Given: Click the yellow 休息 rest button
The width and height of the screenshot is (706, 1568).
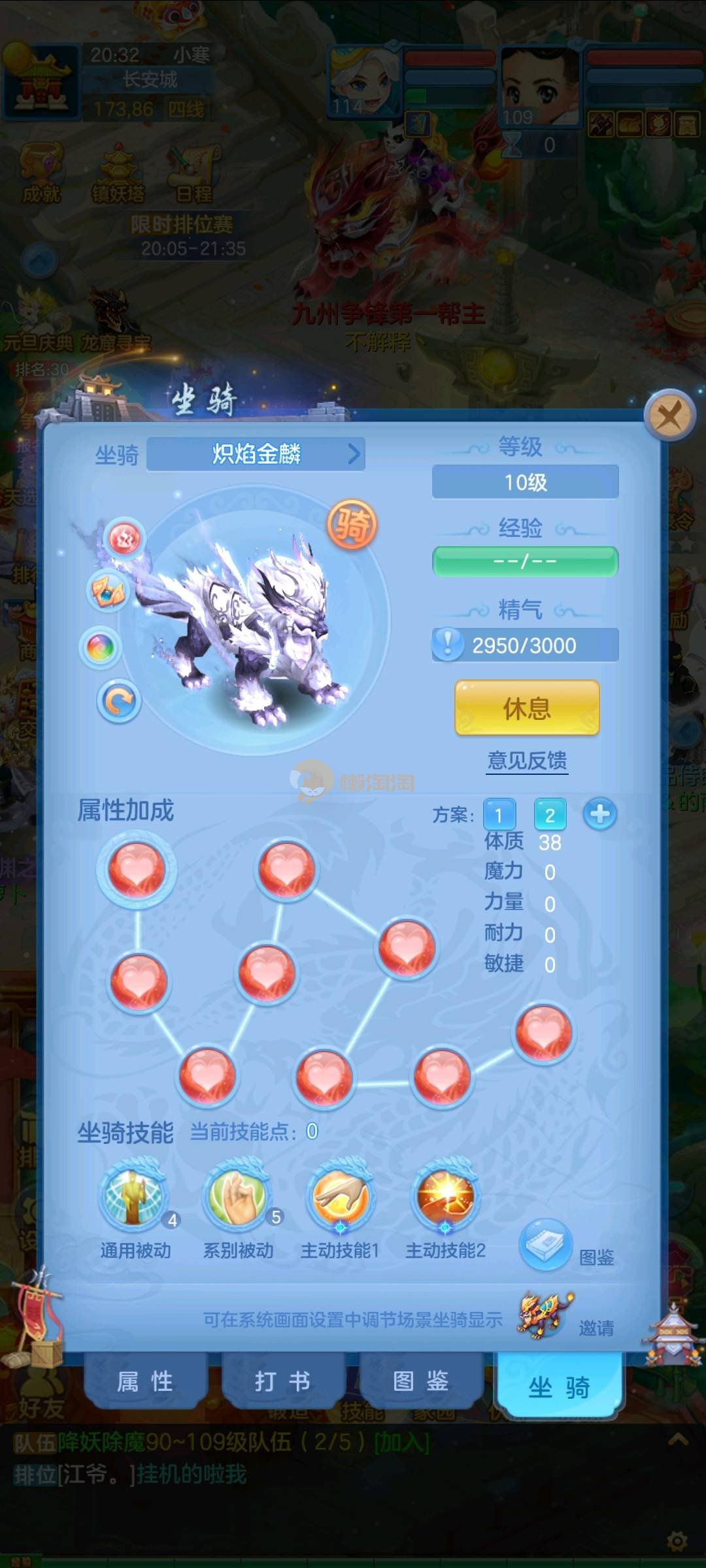Looking at the screenshot, I should click(526, 708).
